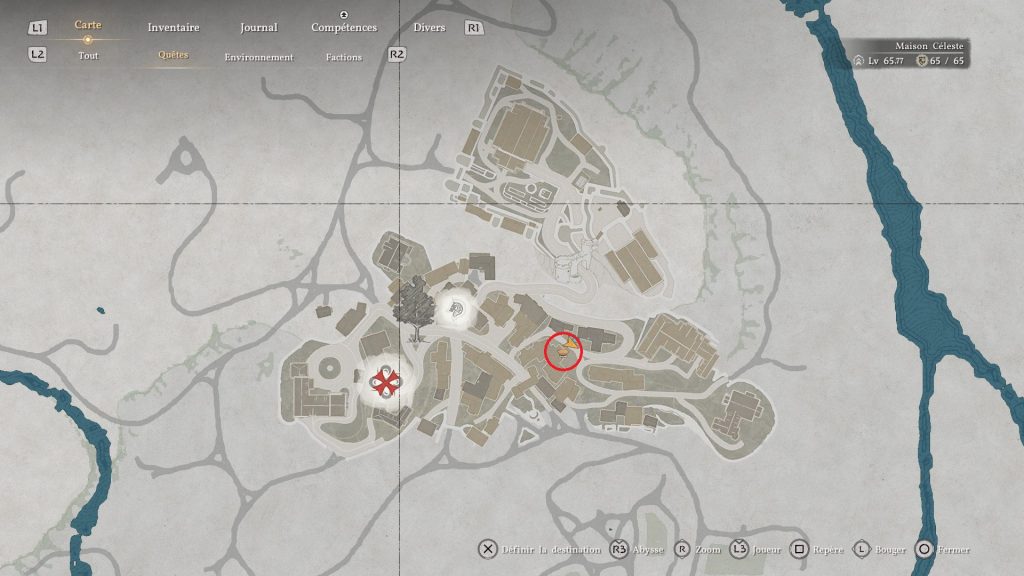This screenshot has width=1024, height=576.
Task: Click the tree landmark icon on map
Action: 411,304
